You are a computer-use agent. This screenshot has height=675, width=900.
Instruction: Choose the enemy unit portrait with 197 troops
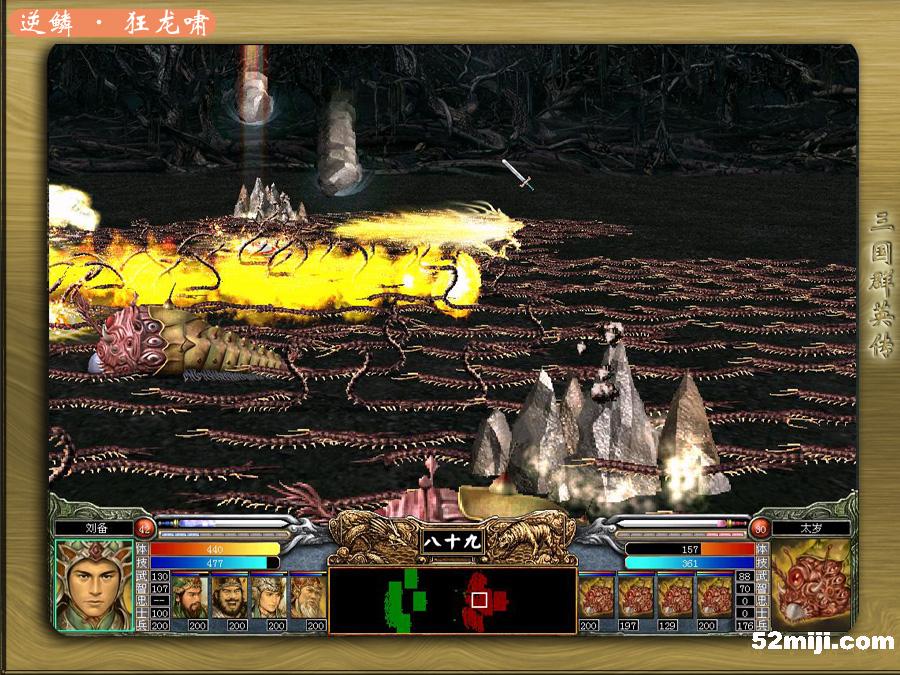(x=636, y=596)
